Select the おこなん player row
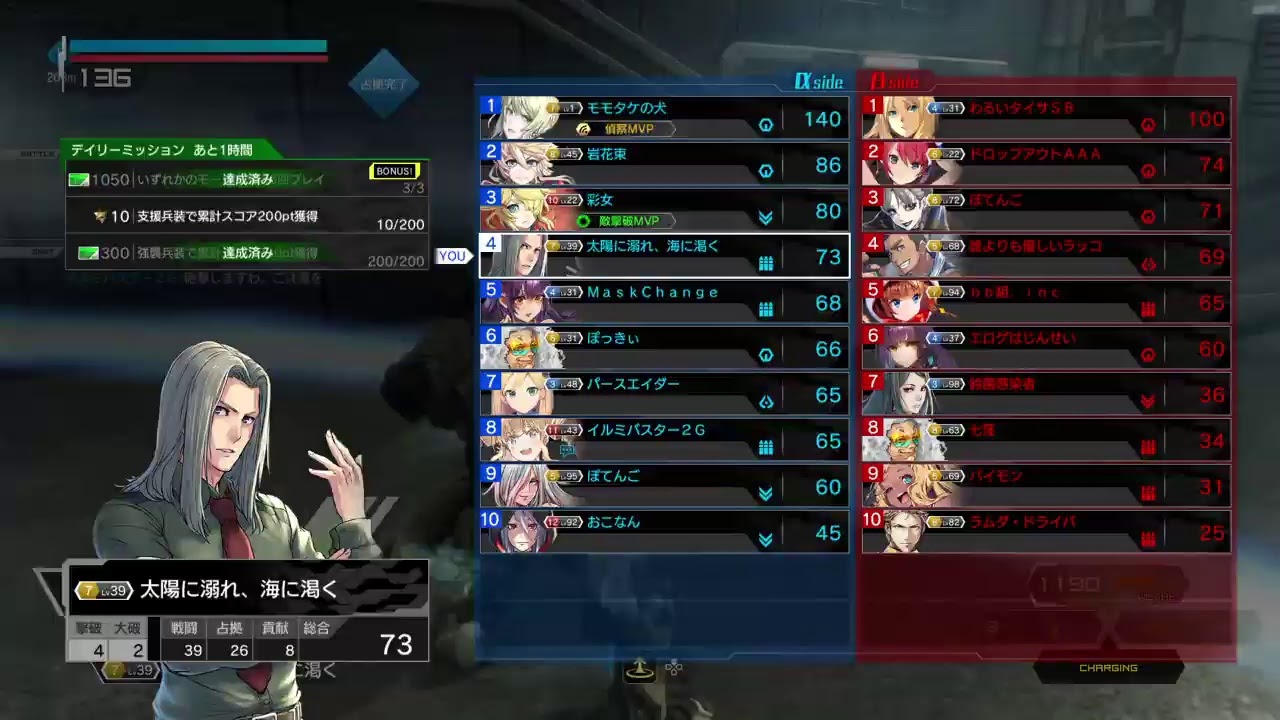The height and width of the screenshot is (720, 1280). [x=664, y=532]
